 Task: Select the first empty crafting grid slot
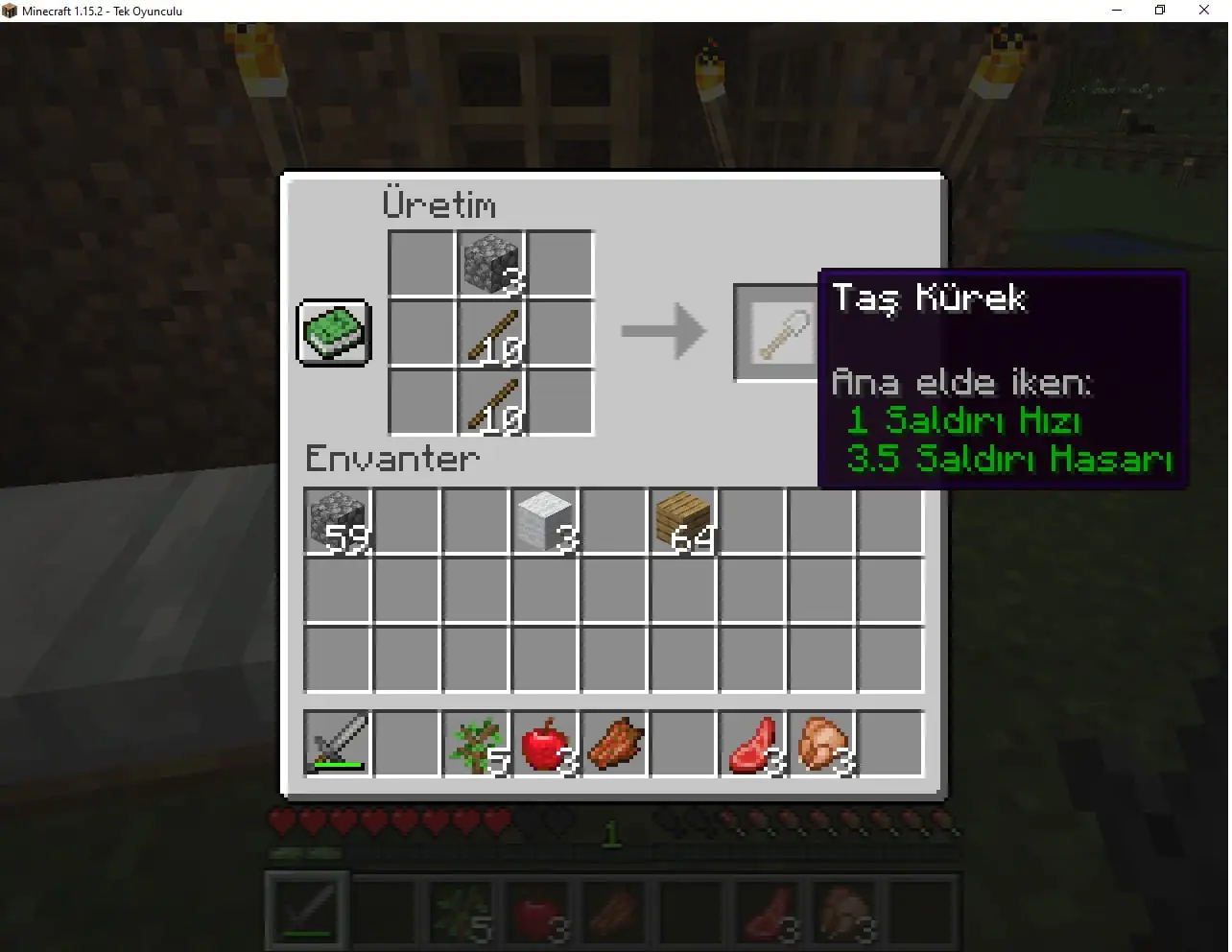pyautogui.click(x=421, y=262)
